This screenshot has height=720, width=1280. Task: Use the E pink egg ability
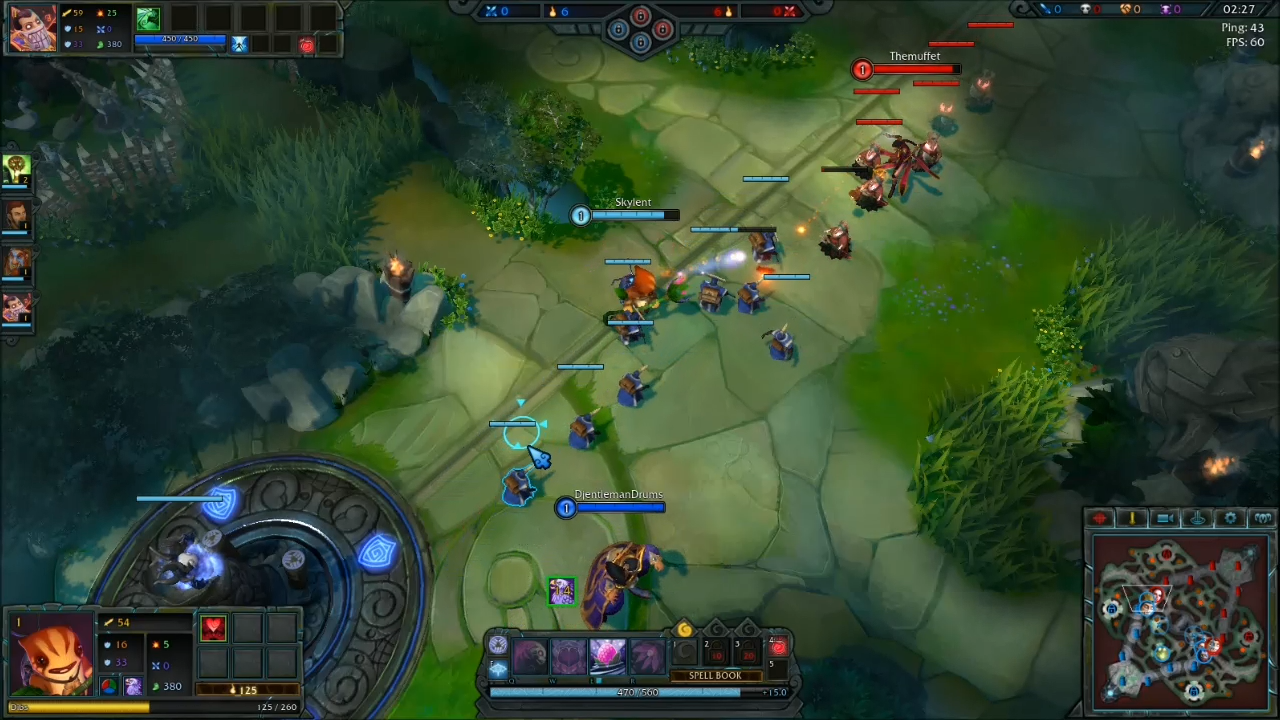coord(607,656)
